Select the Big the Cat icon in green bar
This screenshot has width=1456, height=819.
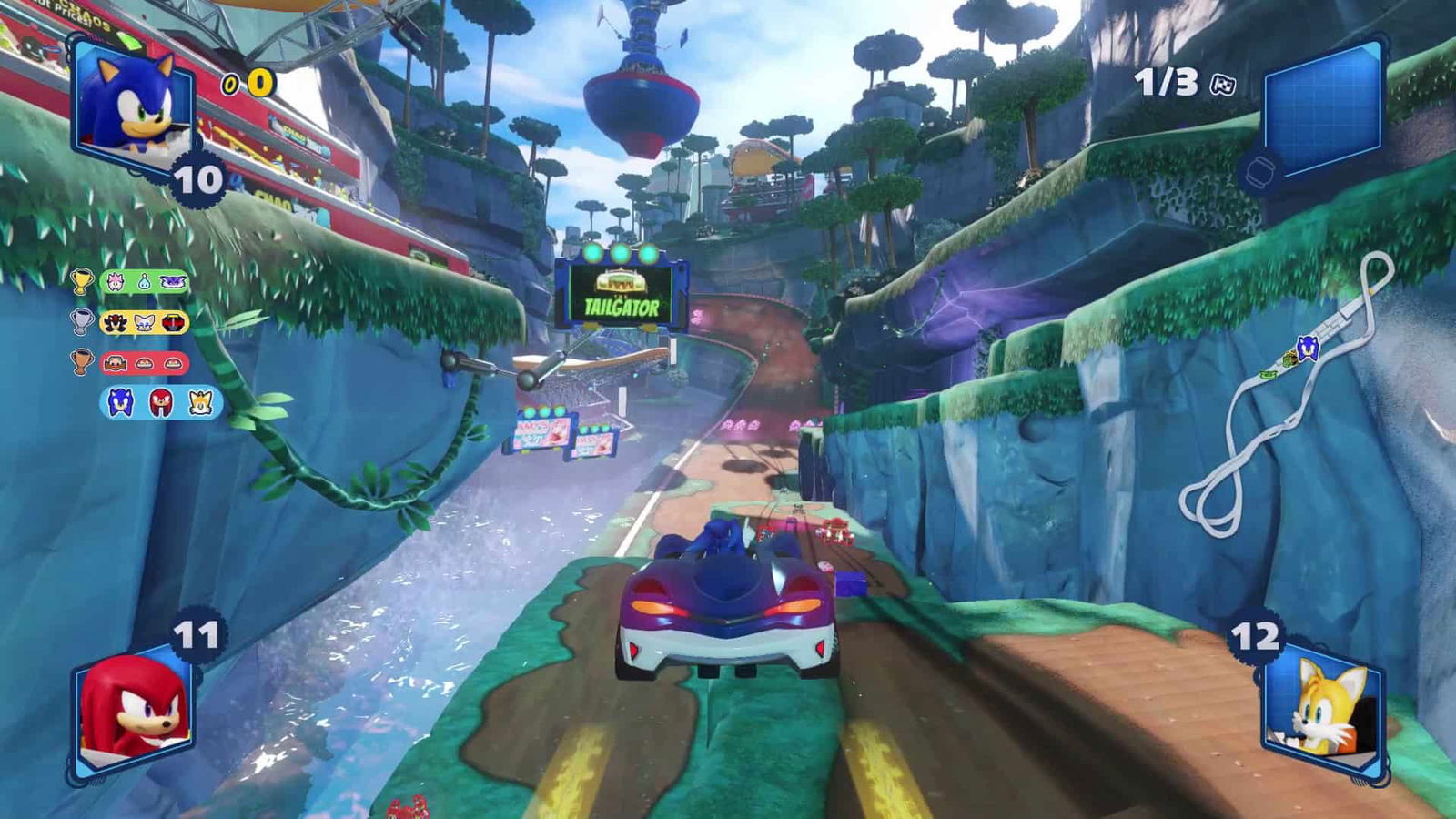(x=173, y=282)
